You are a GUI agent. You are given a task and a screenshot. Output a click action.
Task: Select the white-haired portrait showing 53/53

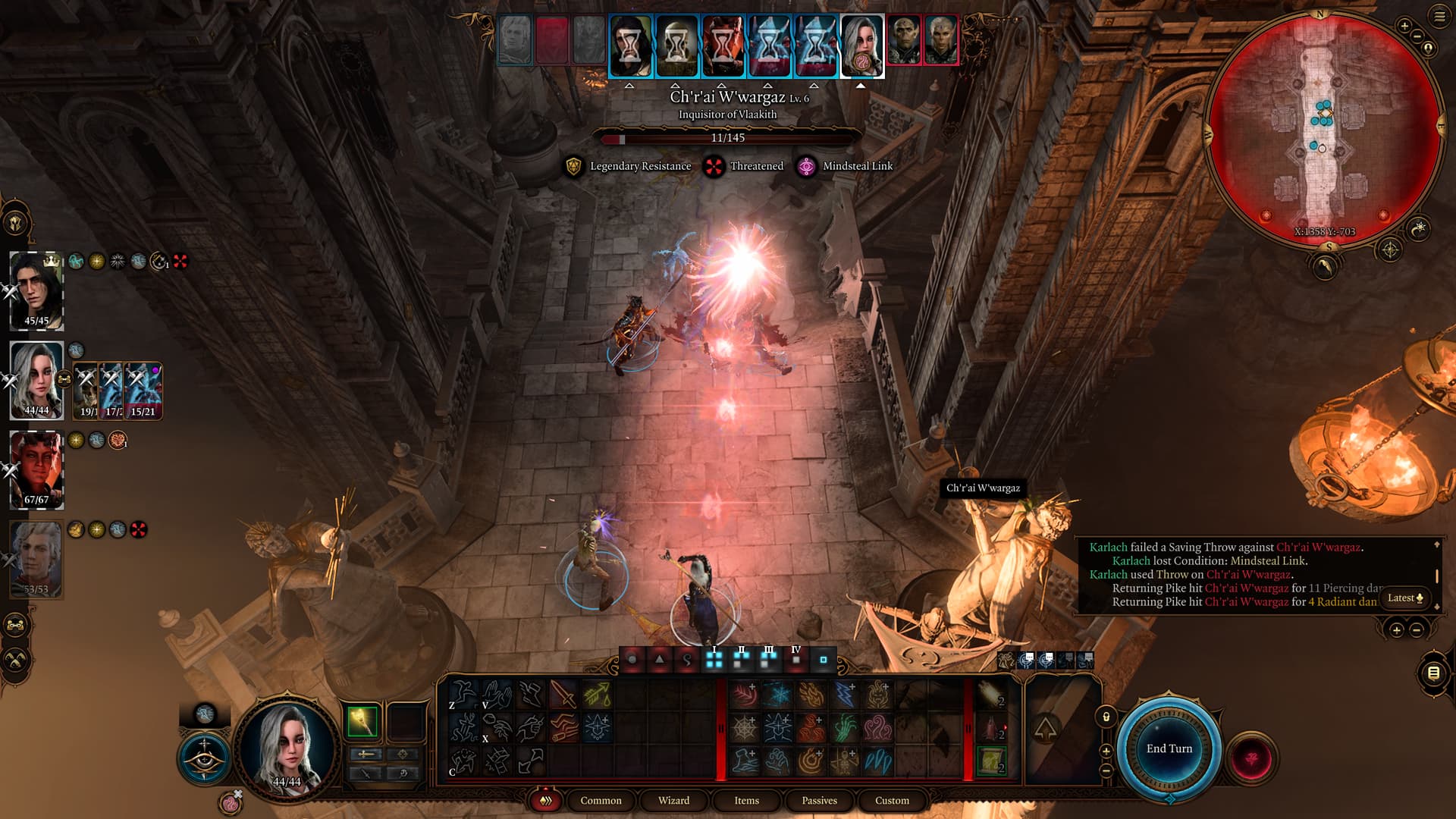[x=36, y=559]
